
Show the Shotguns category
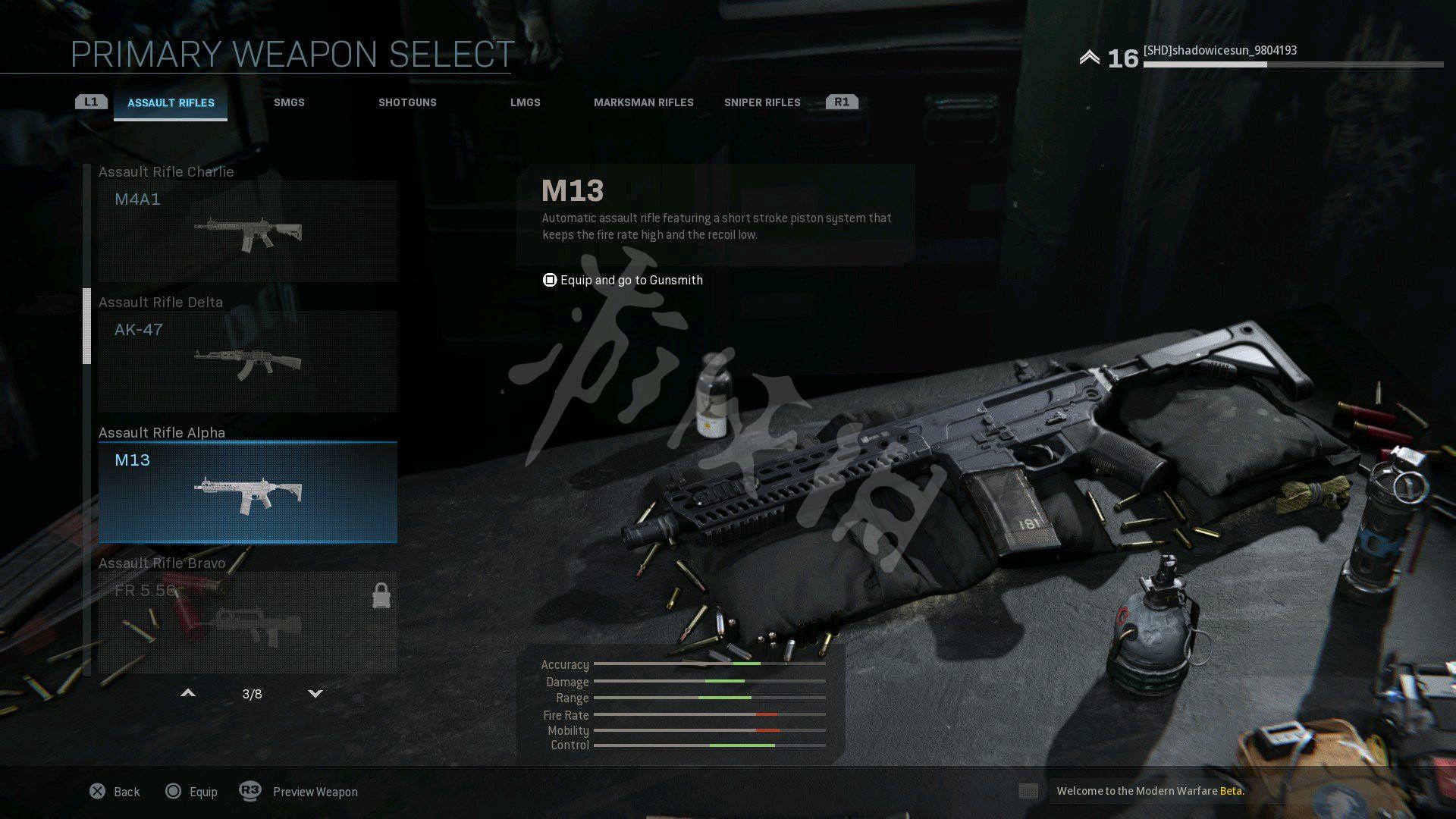click(x=407, y=103)
